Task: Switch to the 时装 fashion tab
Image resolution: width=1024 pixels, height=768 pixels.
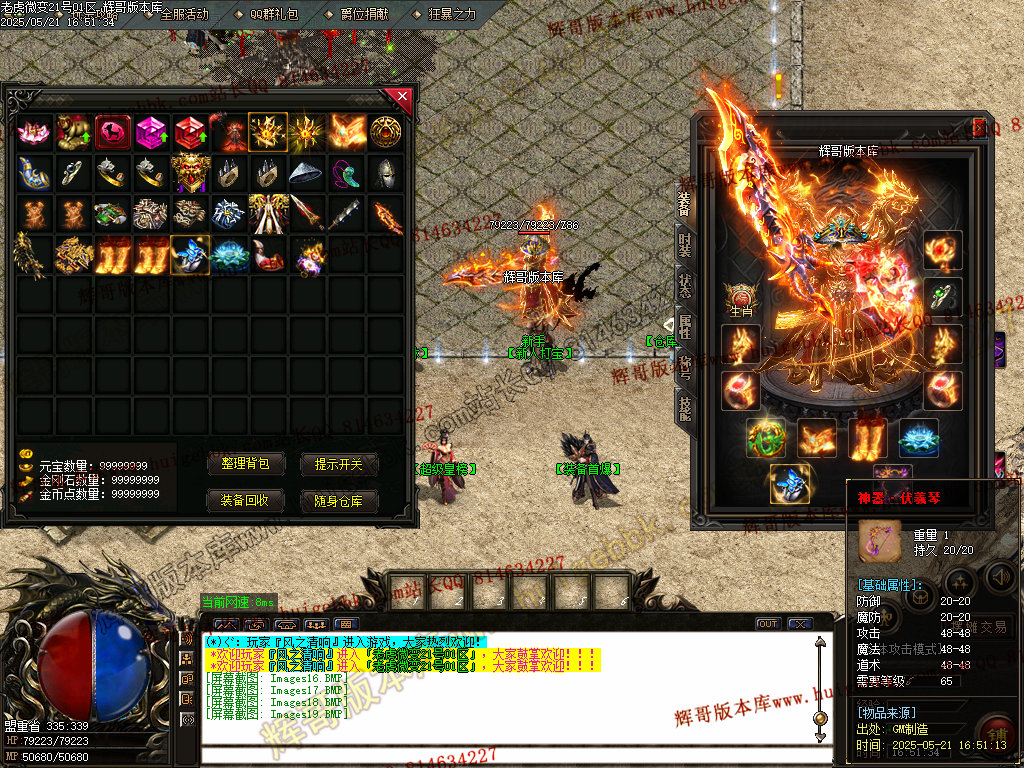Action: [x=685, y=247]
